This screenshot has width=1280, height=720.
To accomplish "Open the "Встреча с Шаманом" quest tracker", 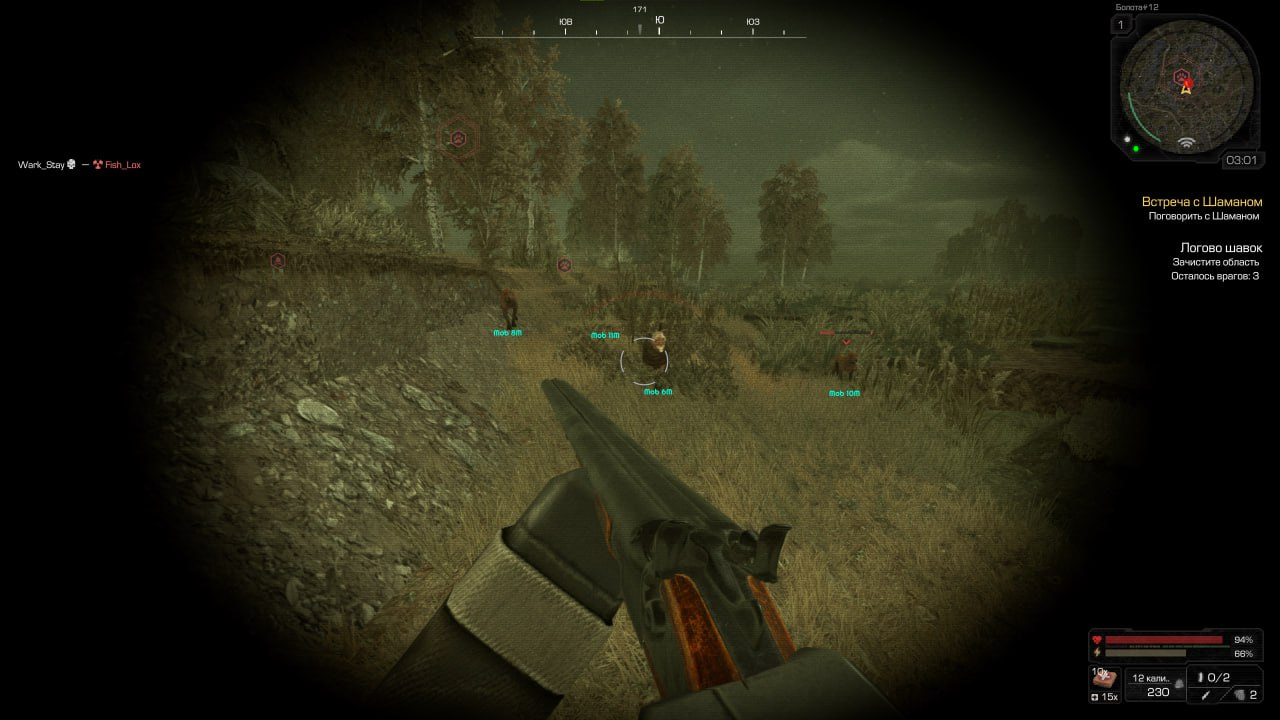I will pos(1201,202).
